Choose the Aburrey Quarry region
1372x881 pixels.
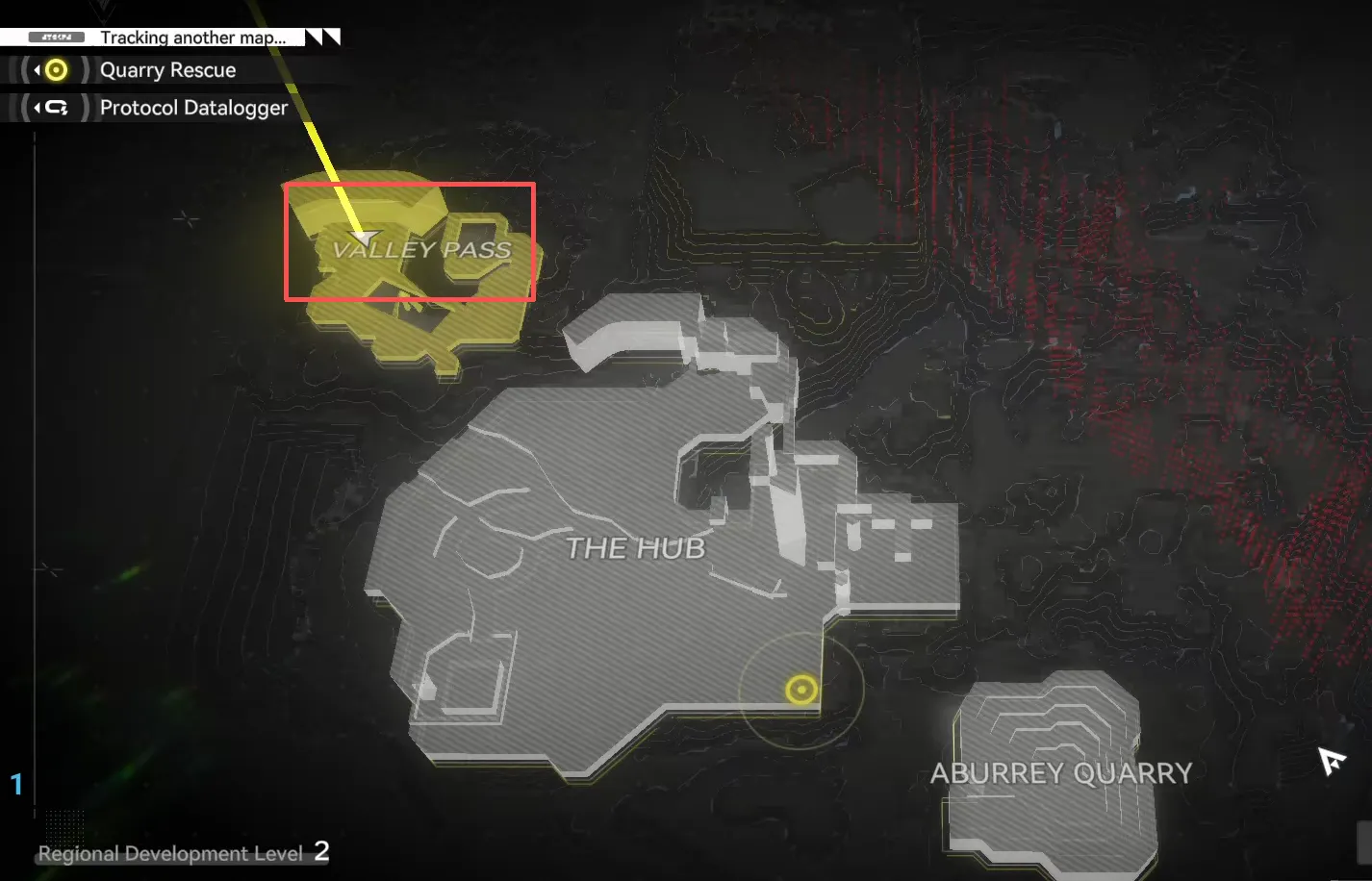(1060, 773)
